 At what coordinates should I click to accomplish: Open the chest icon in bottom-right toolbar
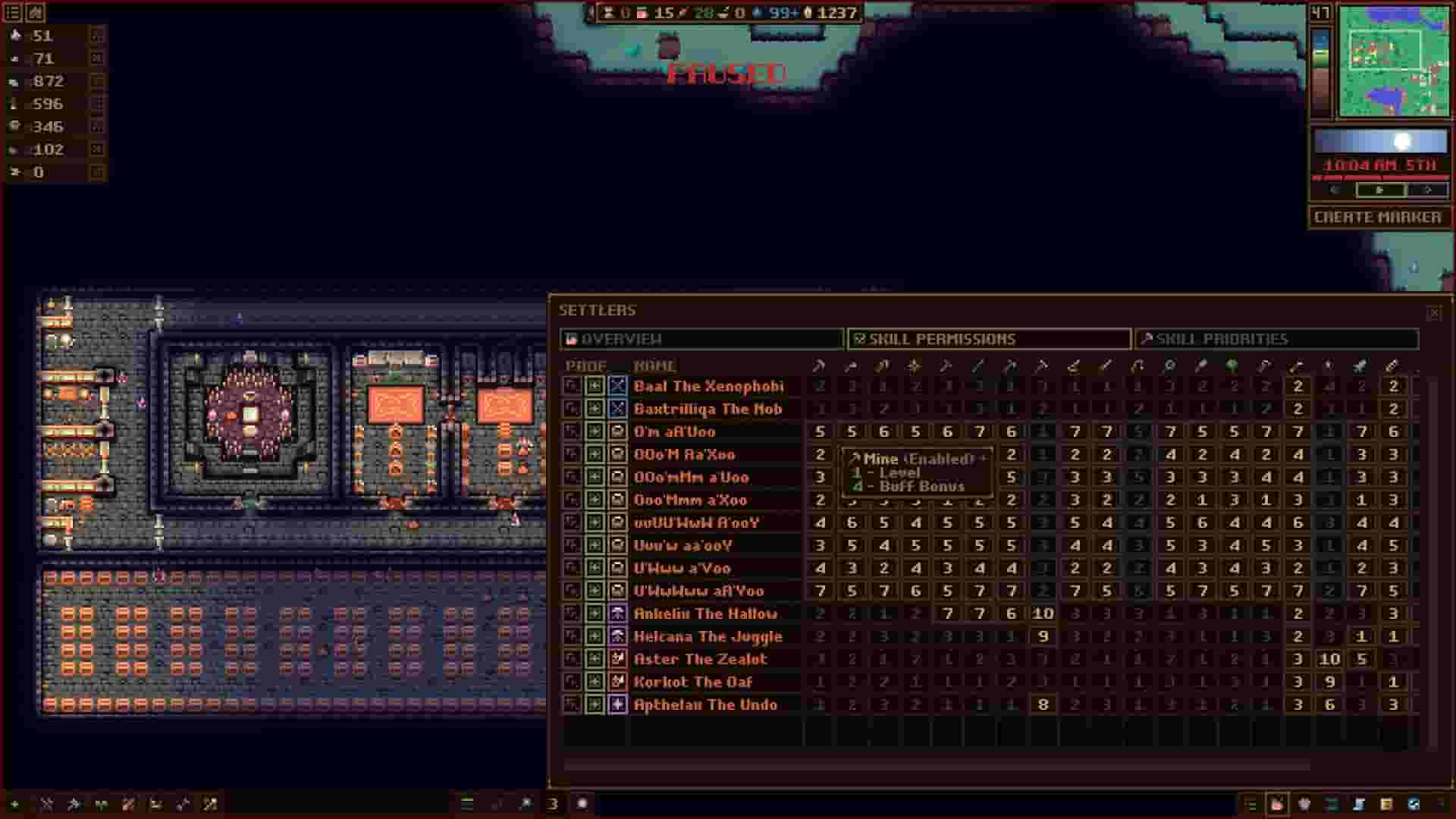1385,804
